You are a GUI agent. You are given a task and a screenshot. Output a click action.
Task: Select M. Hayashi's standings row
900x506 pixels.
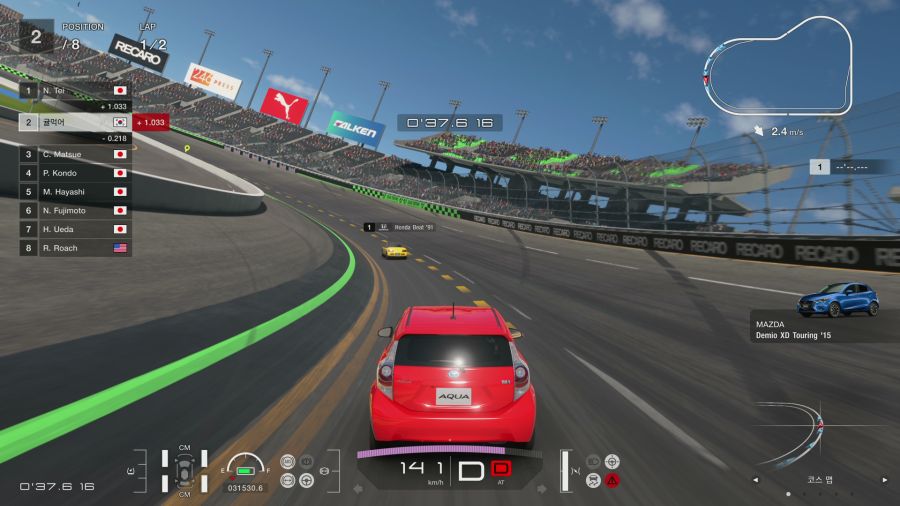[x=75, y=191]
